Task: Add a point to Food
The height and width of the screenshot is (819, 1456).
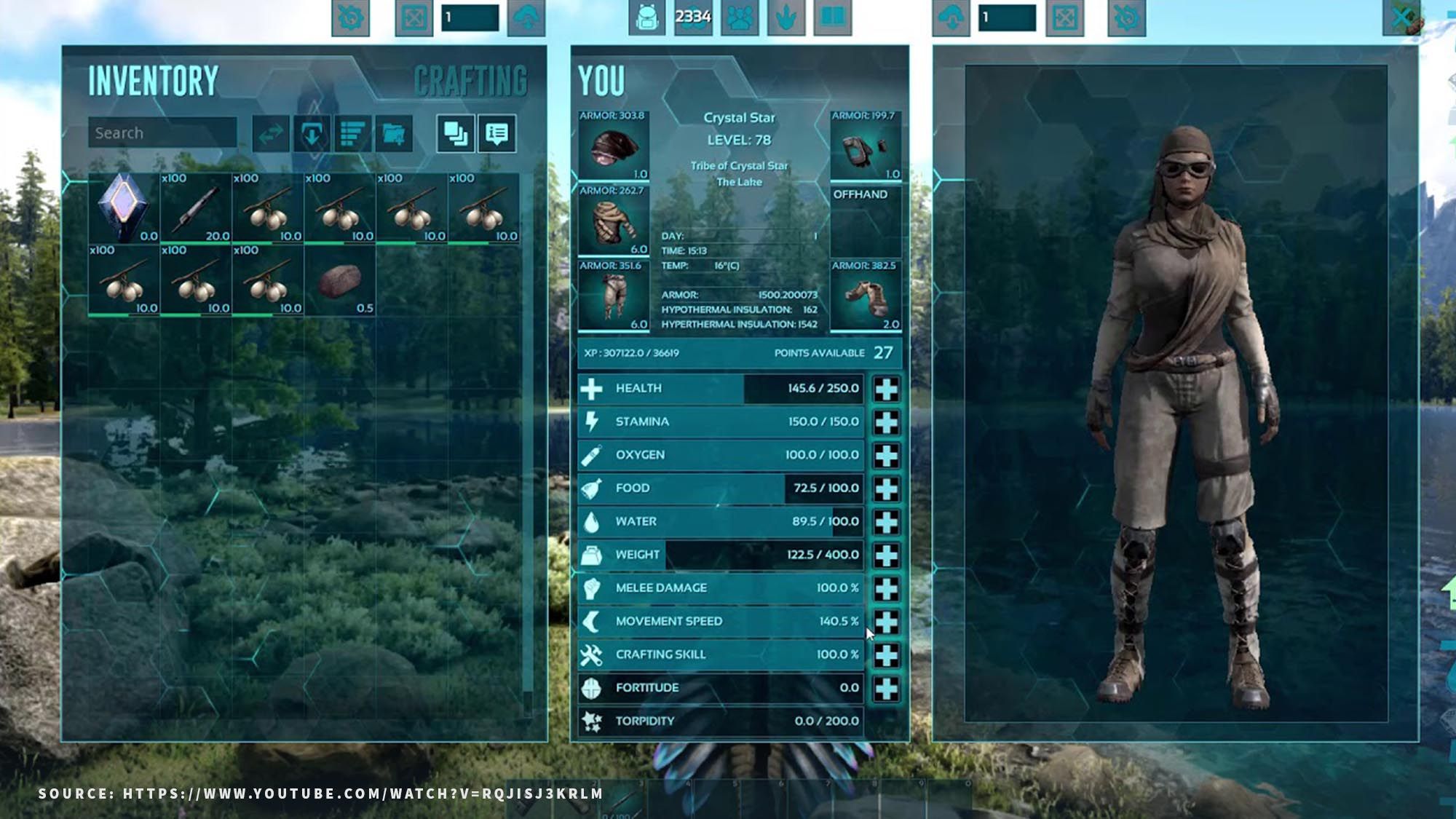Action: point(886,489)
